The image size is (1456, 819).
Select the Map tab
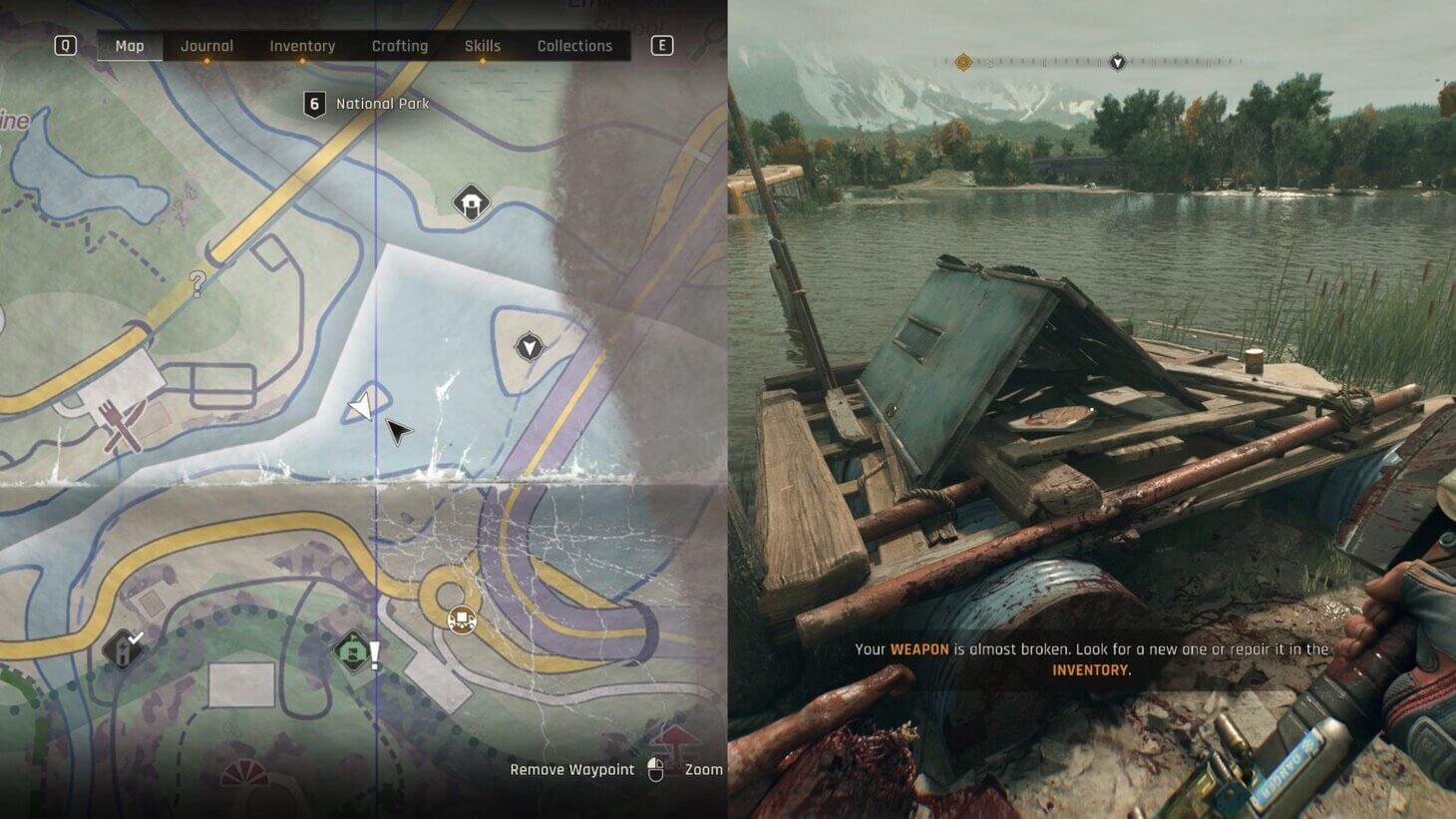pyautogui.click(x=130, y=46)
